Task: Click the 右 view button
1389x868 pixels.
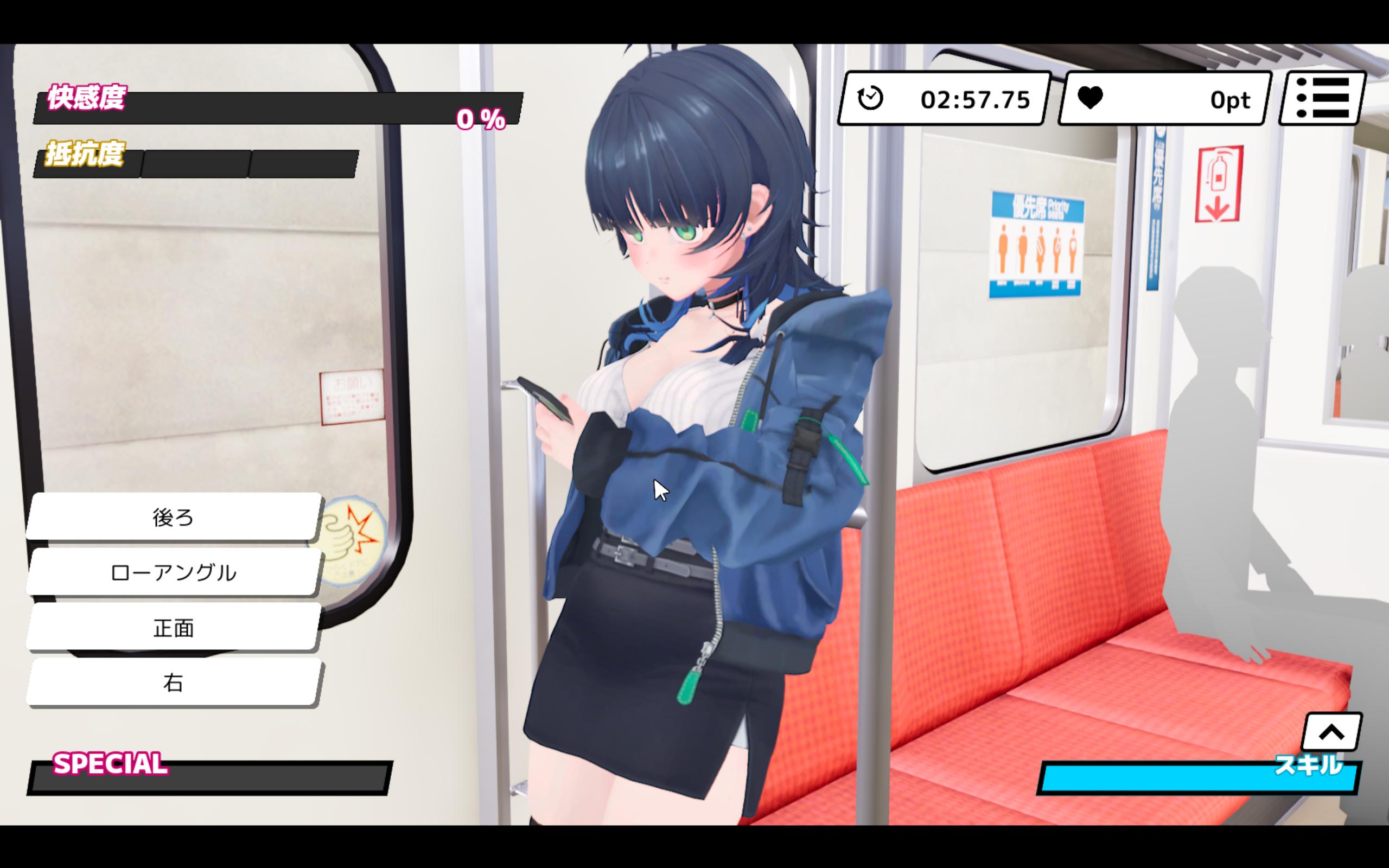Action: pyautogui.click(x=173, y=682)
